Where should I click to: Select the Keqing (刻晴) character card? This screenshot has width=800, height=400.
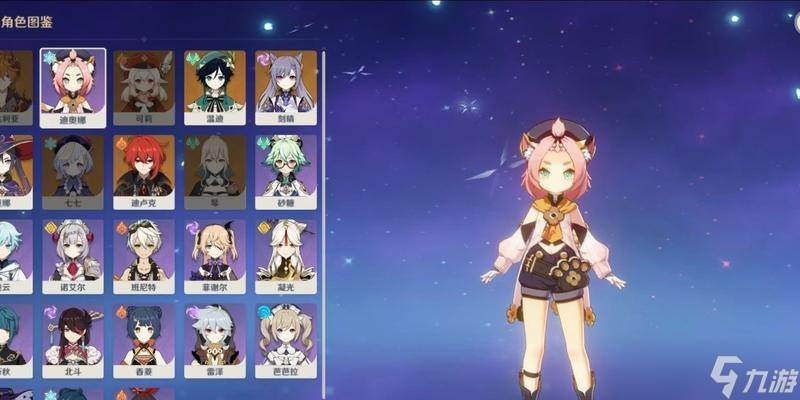pyautogui.click(x=285, y=86)
